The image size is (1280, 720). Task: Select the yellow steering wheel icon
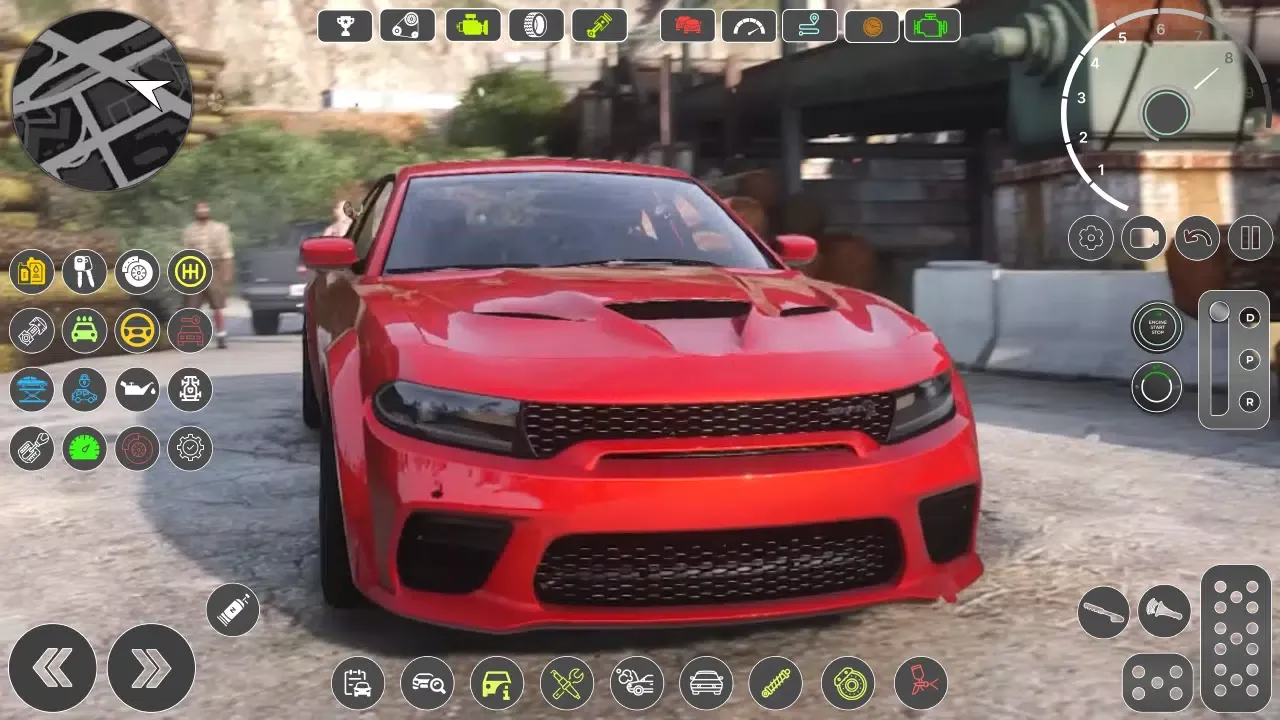137,331
